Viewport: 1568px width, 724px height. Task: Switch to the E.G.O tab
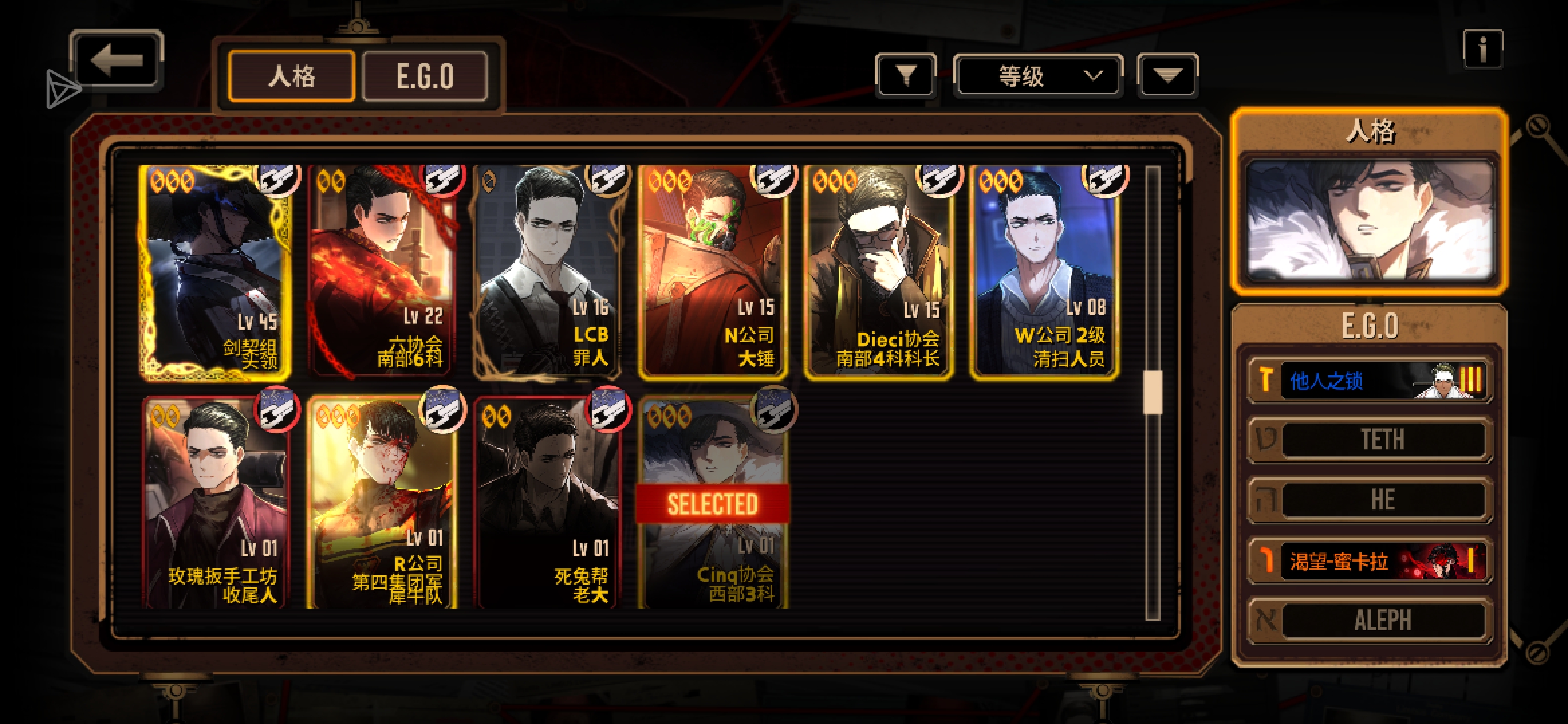pyautogui.click(x=425, y=76)
